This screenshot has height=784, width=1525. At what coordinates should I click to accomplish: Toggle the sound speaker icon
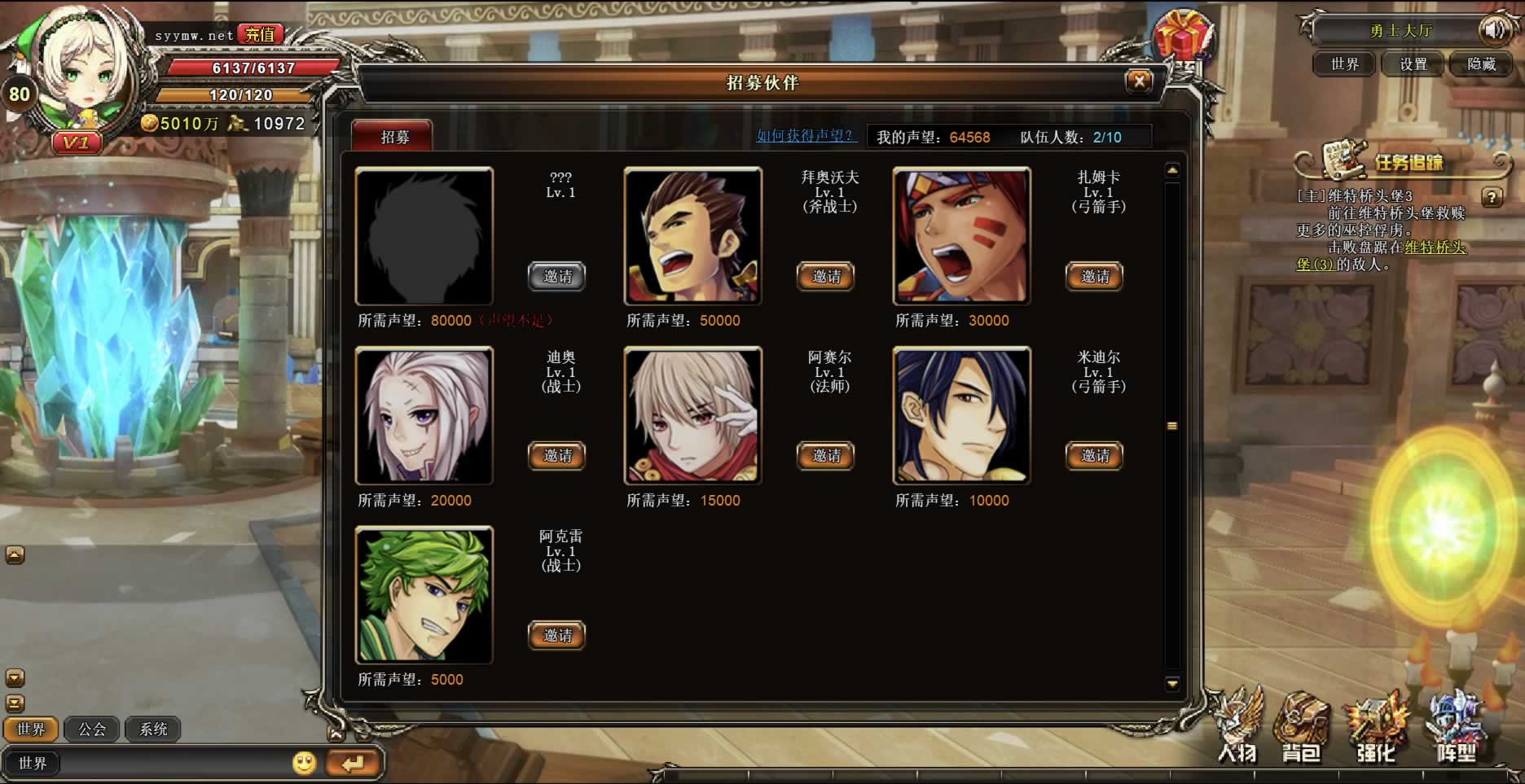[1494, 31]
